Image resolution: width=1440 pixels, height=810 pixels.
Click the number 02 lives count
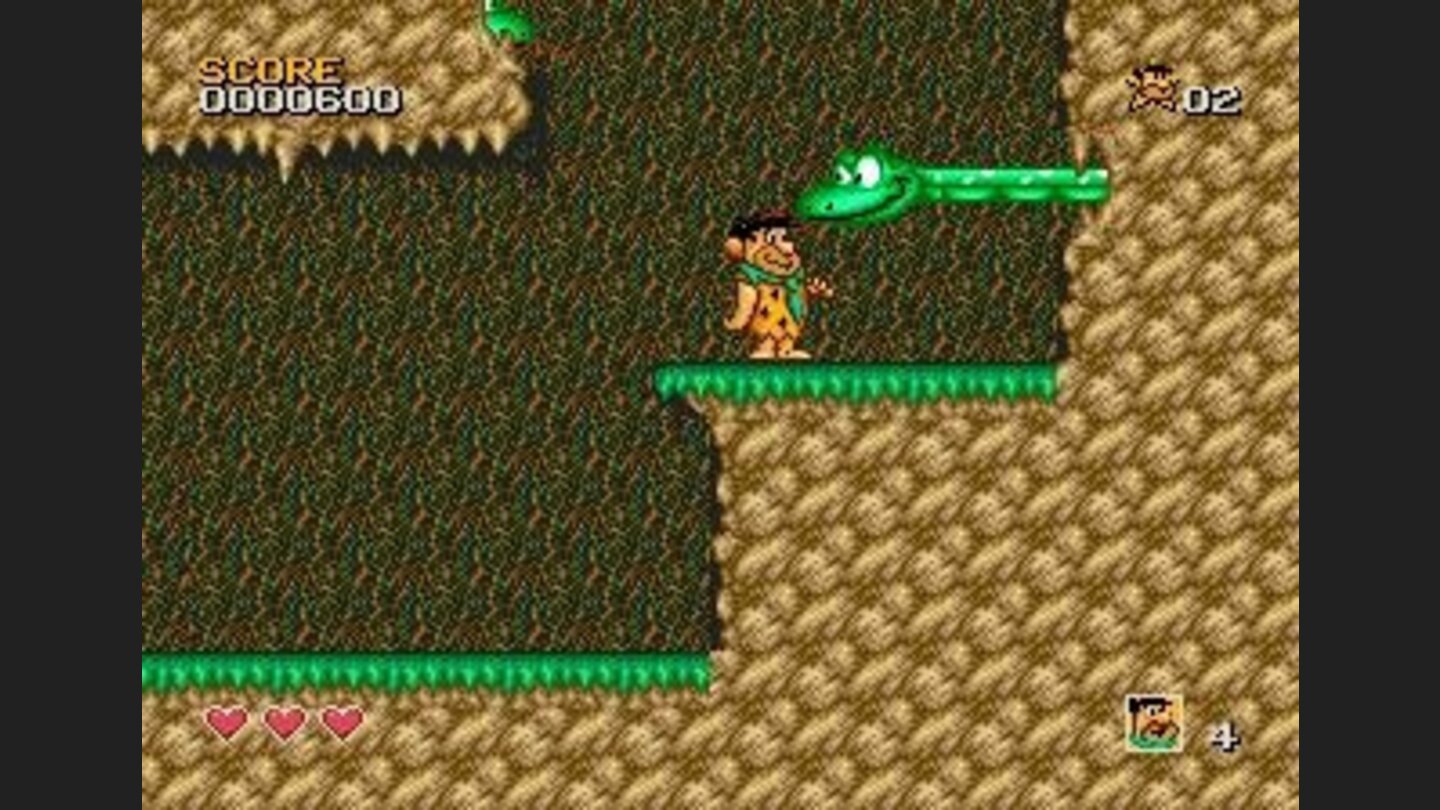click(x=1210, y=99)
